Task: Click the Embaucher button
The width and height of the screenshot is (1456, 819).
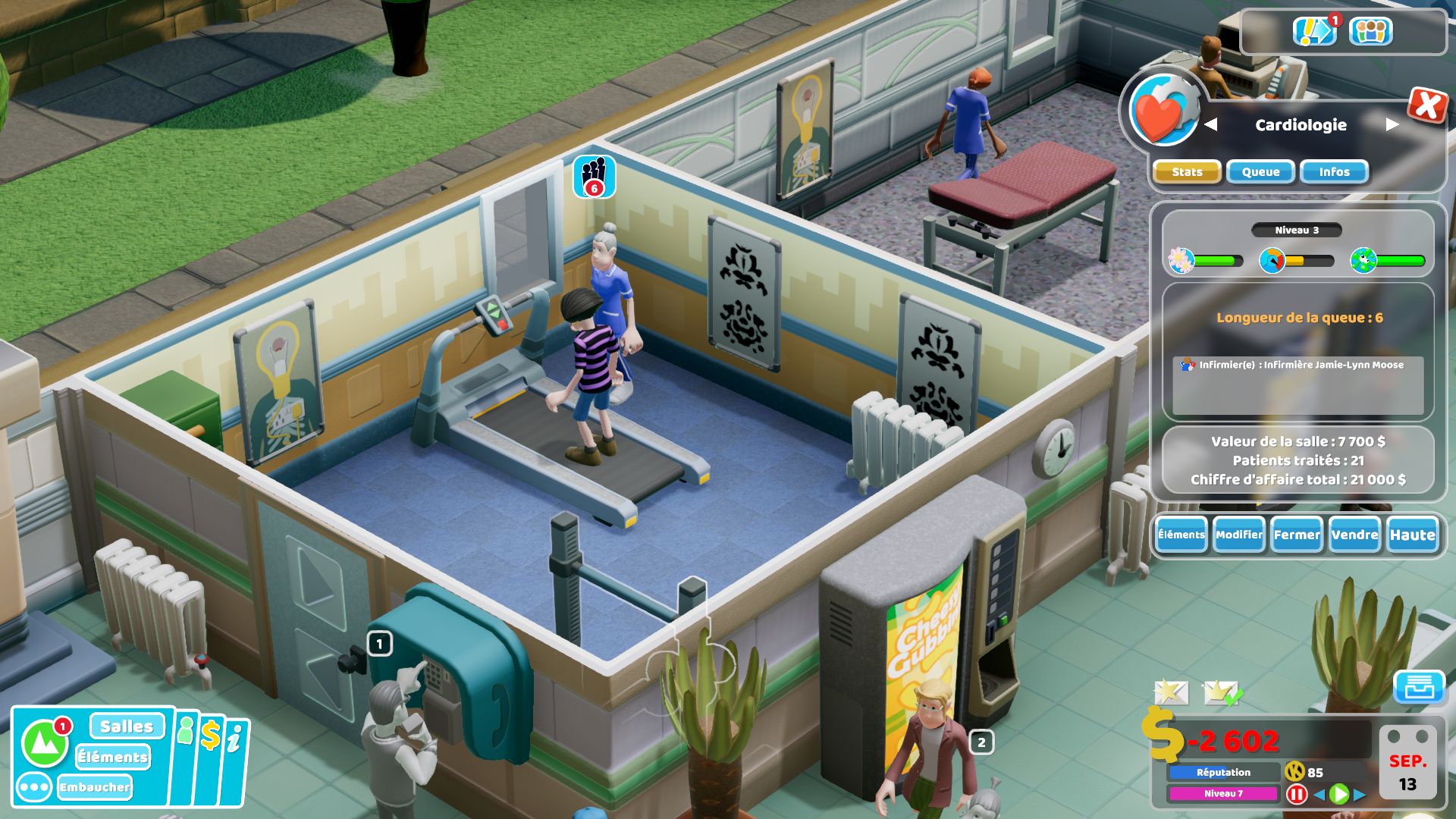Action: [96, 787]
